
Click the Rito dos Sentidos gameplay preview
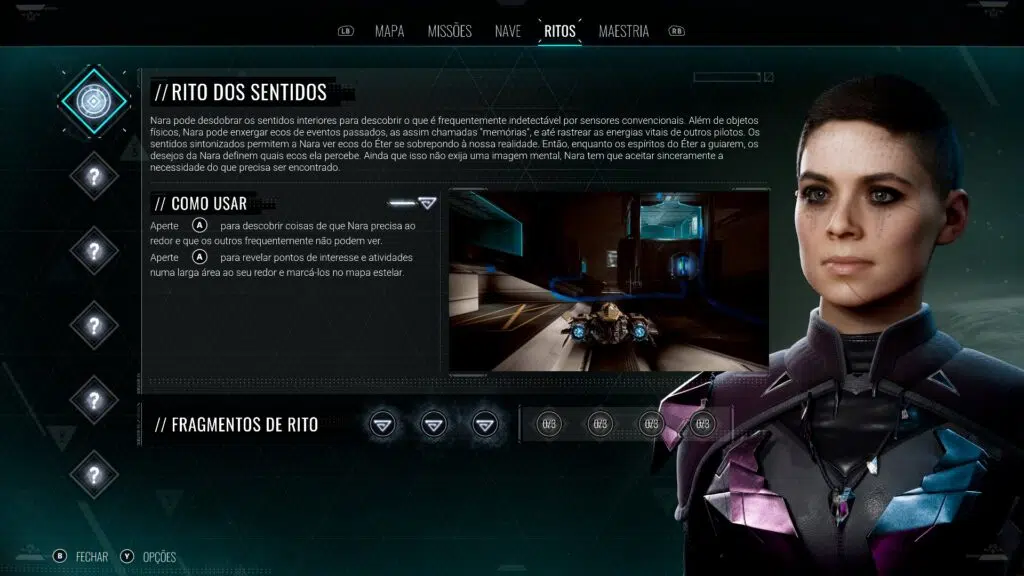(x=608, y=279)
